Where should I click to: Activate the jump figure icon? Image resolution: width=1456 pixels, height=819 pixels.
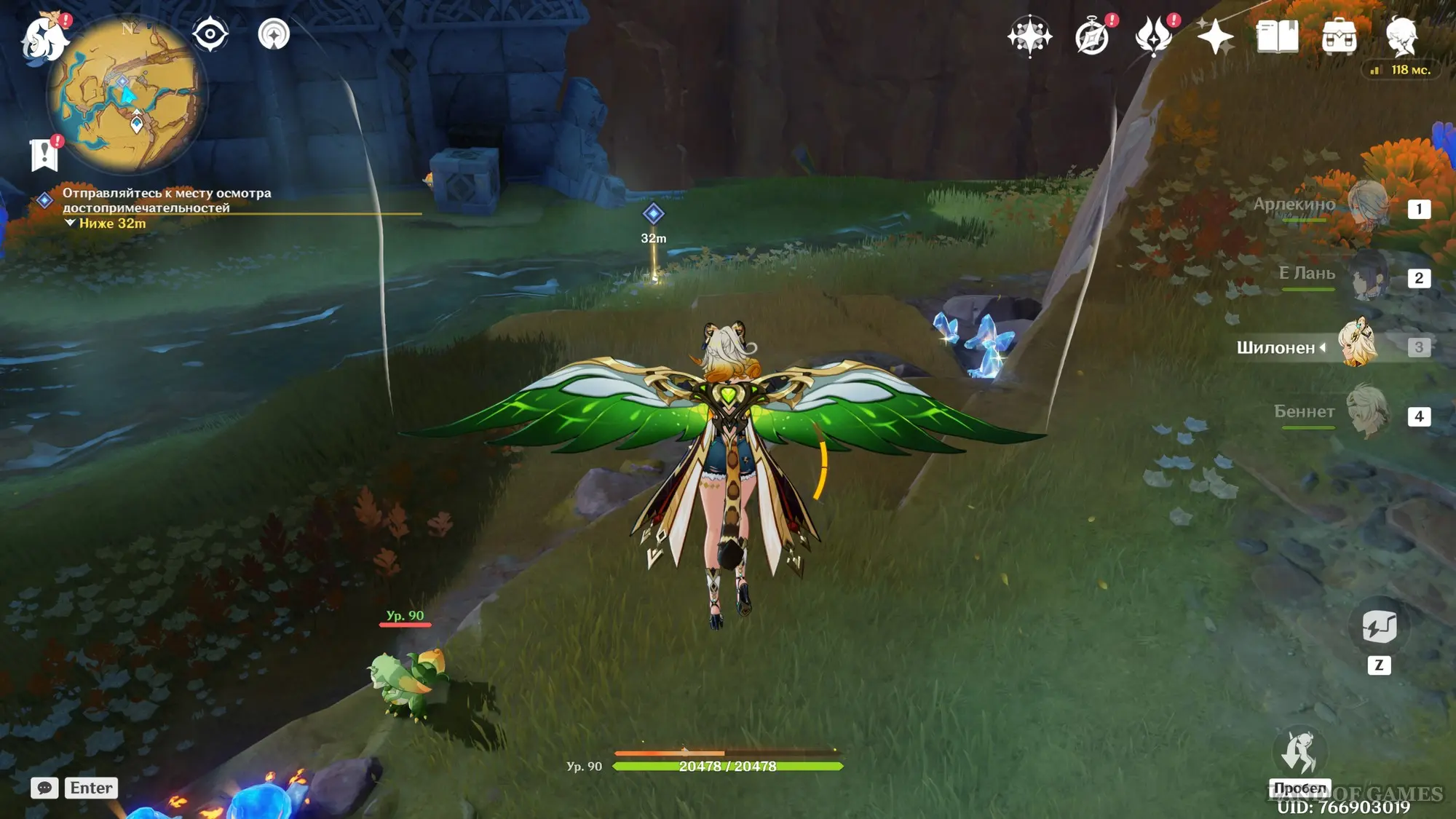click(1299, 753)
